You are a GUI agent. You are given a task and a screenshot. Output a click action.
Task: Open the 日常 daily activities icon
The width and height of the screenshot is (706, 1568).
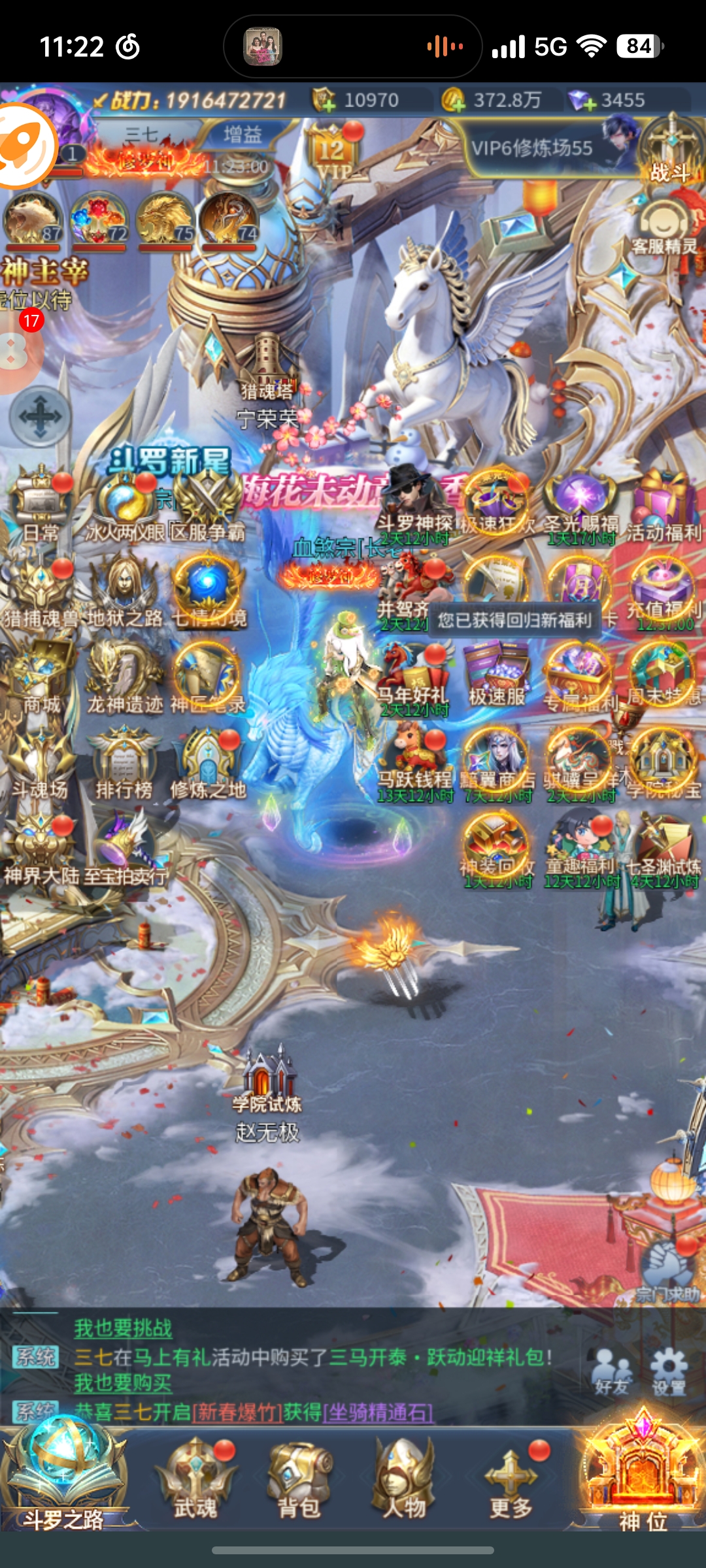click(41, 504)
